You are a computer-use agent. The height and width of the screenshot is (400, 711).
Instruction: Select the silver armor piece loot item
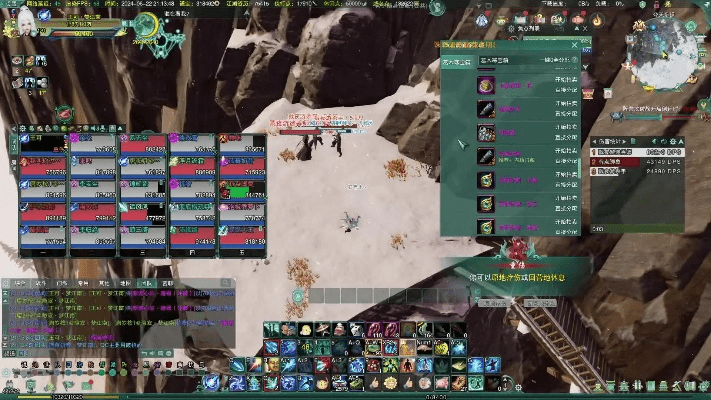[x=485, y=133]
